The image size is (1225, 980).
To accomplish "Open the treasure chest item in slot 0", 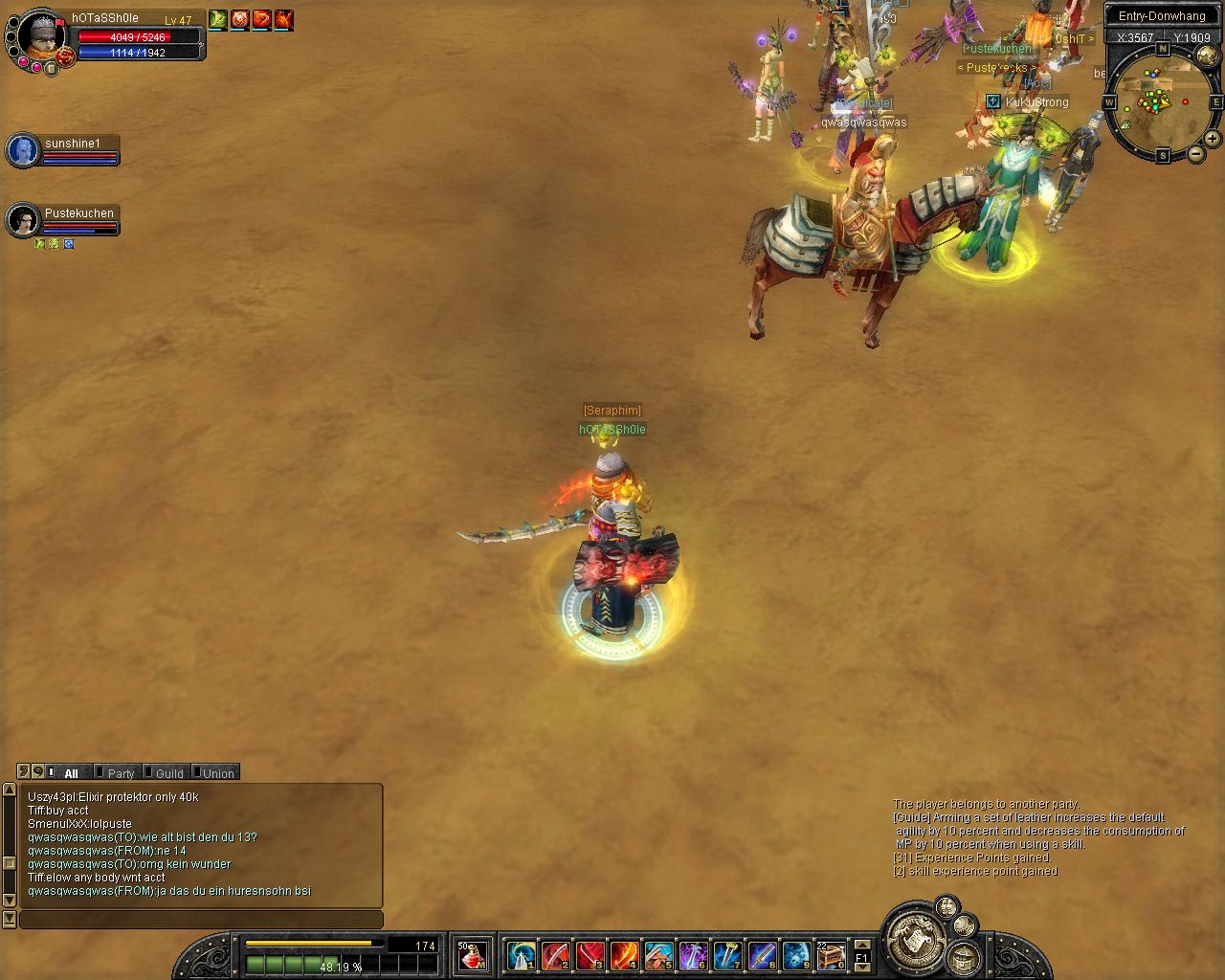I will tap(831, 955).
